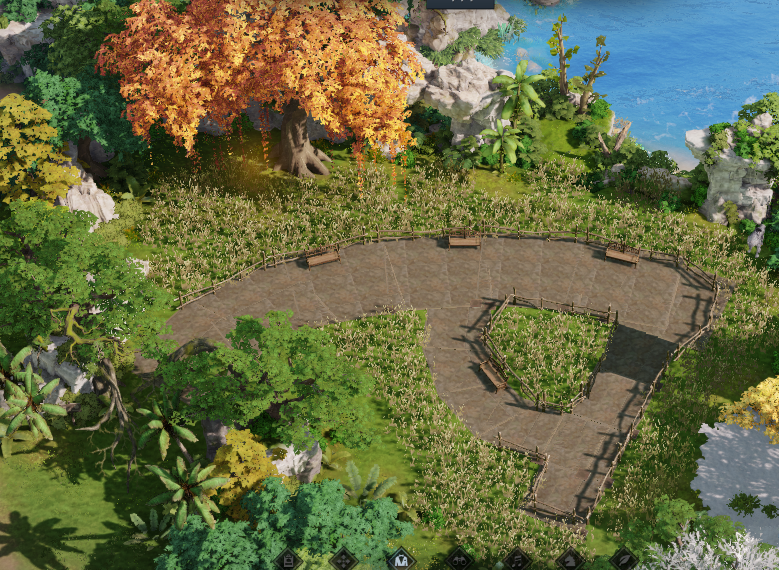Select the four-arrows move icon
Image resolution: width=779 pixels, height=570 pixels.
tap(344, 561)
